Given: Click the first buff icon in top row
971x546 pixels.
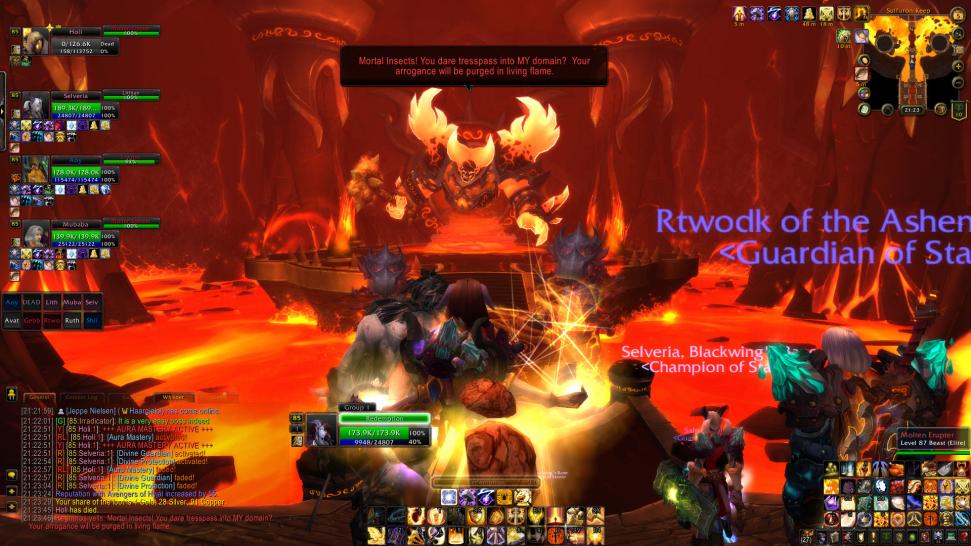Looking at the screenshot, I should (740, 14).
